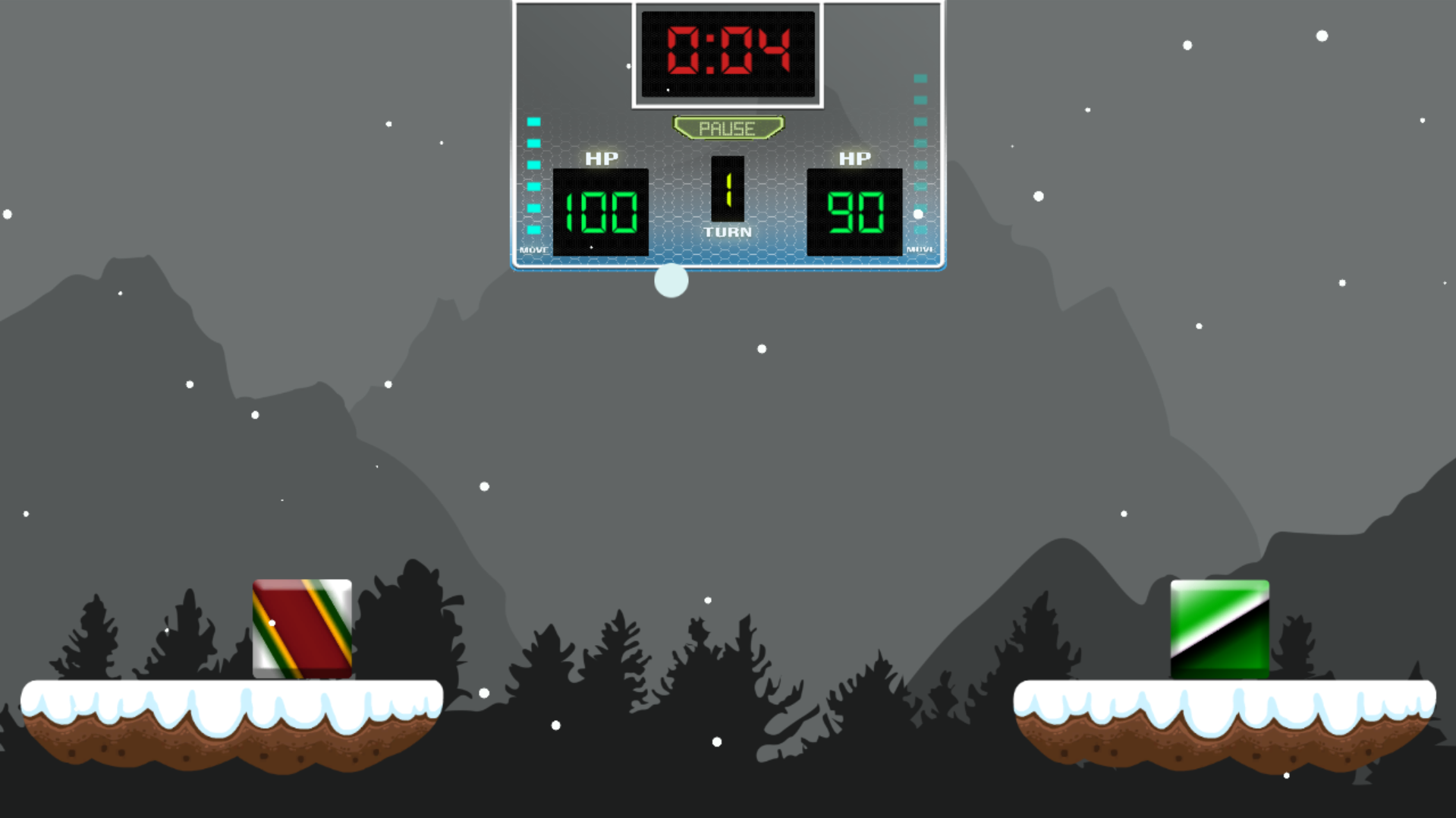
Task: Click the left MOVE meter bars
Action: [533, 175]
